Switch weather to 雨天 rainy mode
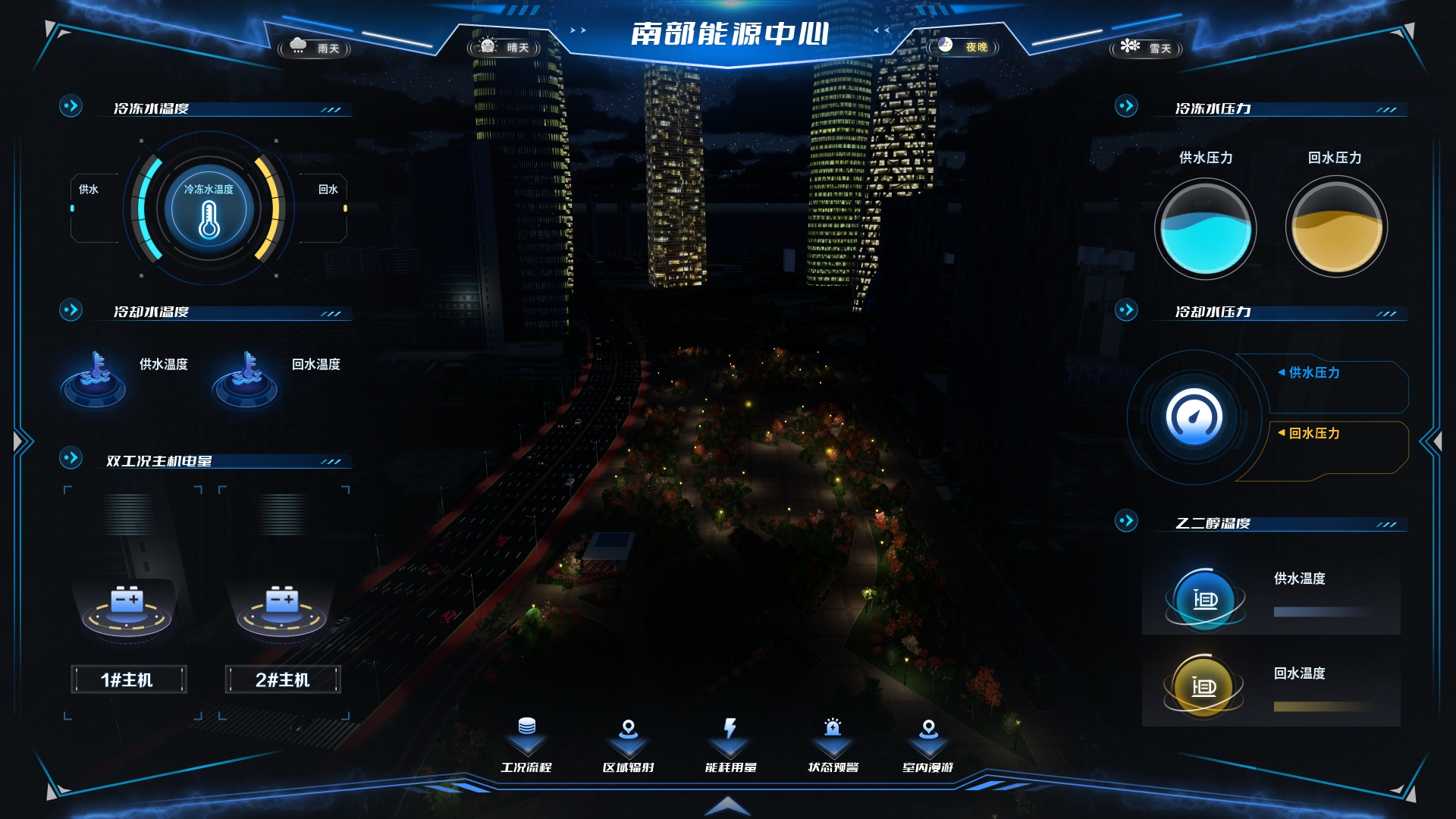This screenshot has height=819, width=1456. coord(315,48)
